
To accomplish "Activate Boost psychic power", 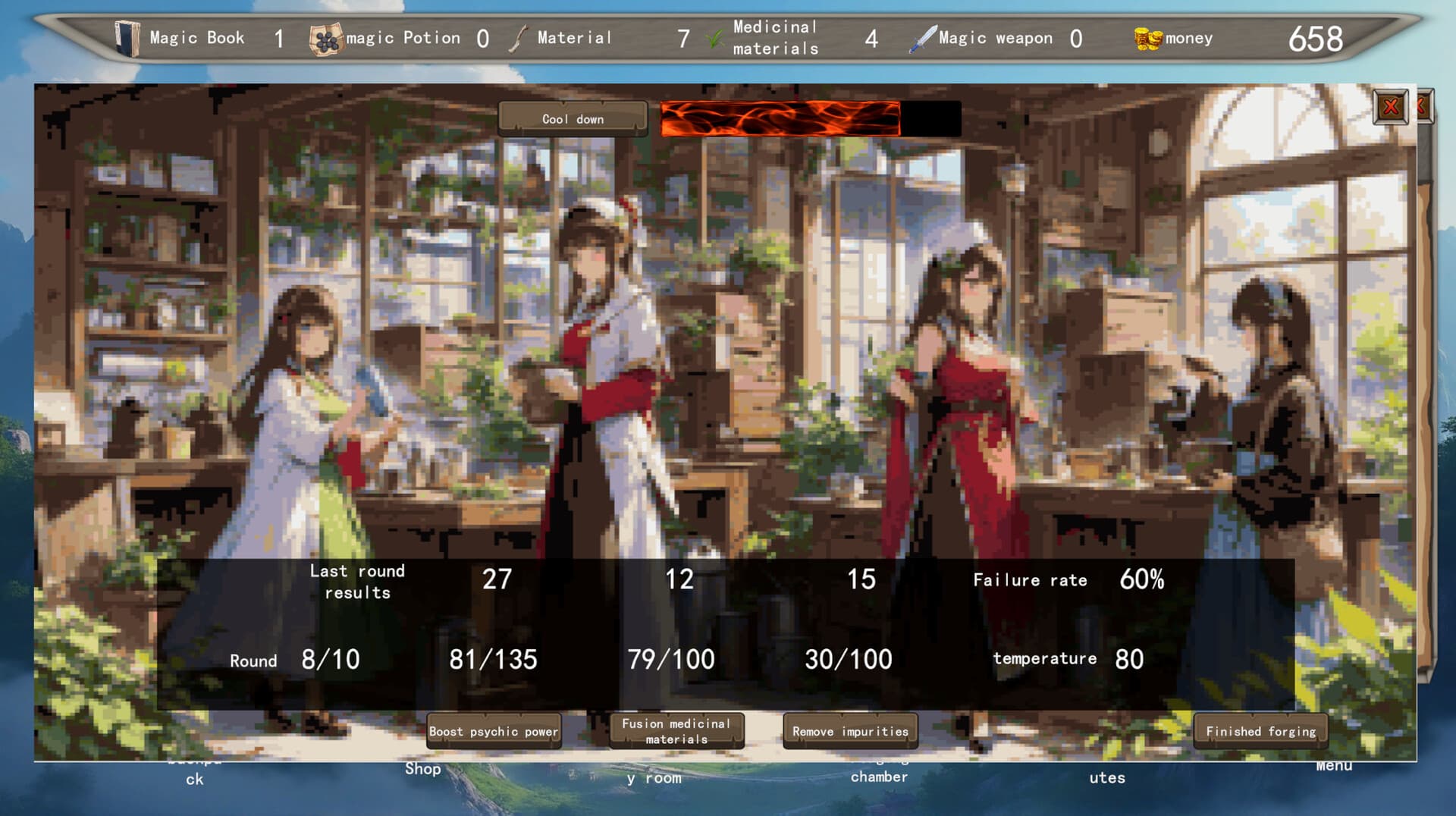I will point(493,731).
